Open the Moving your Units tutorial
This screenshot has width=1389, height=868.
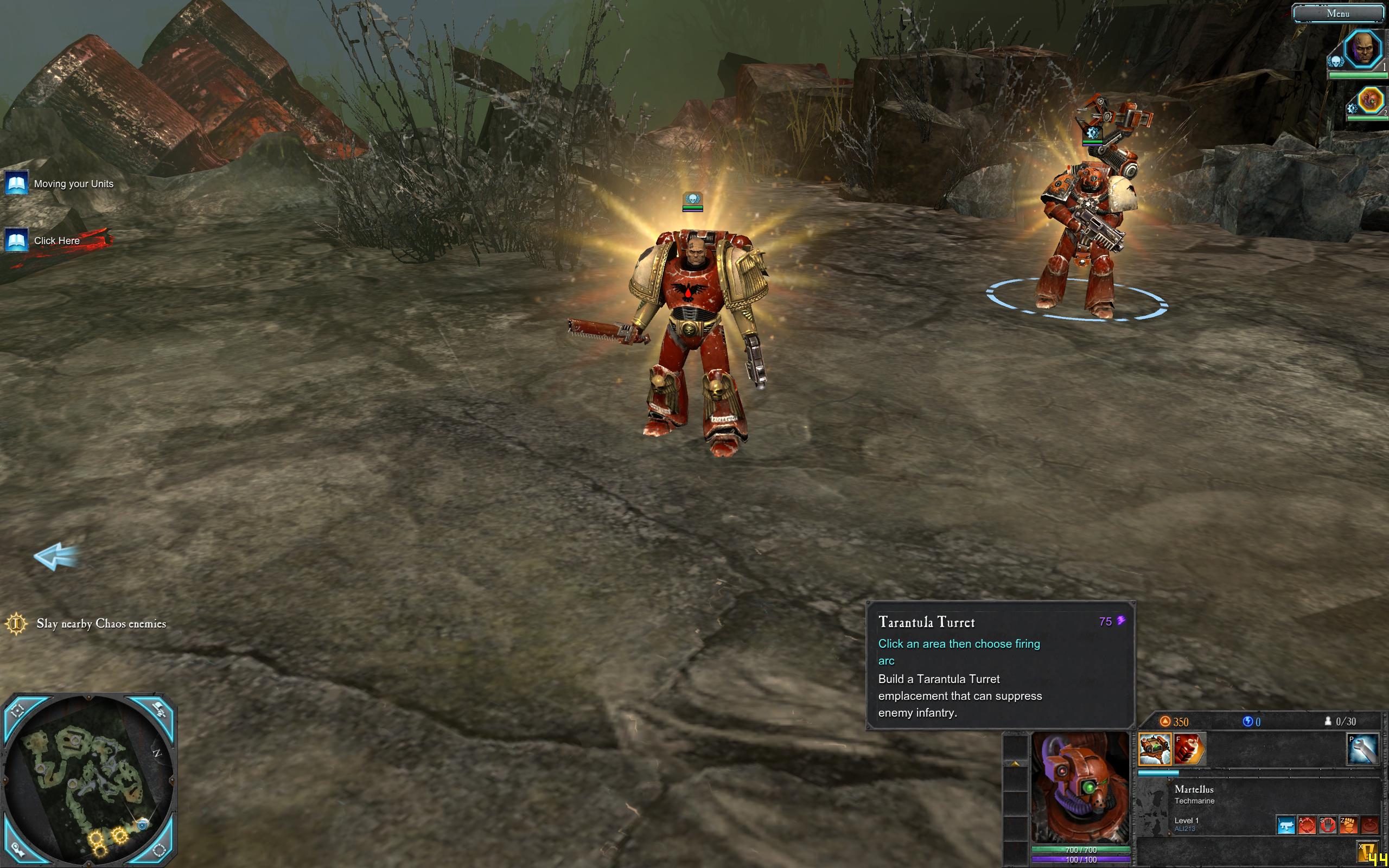[73, 184]
